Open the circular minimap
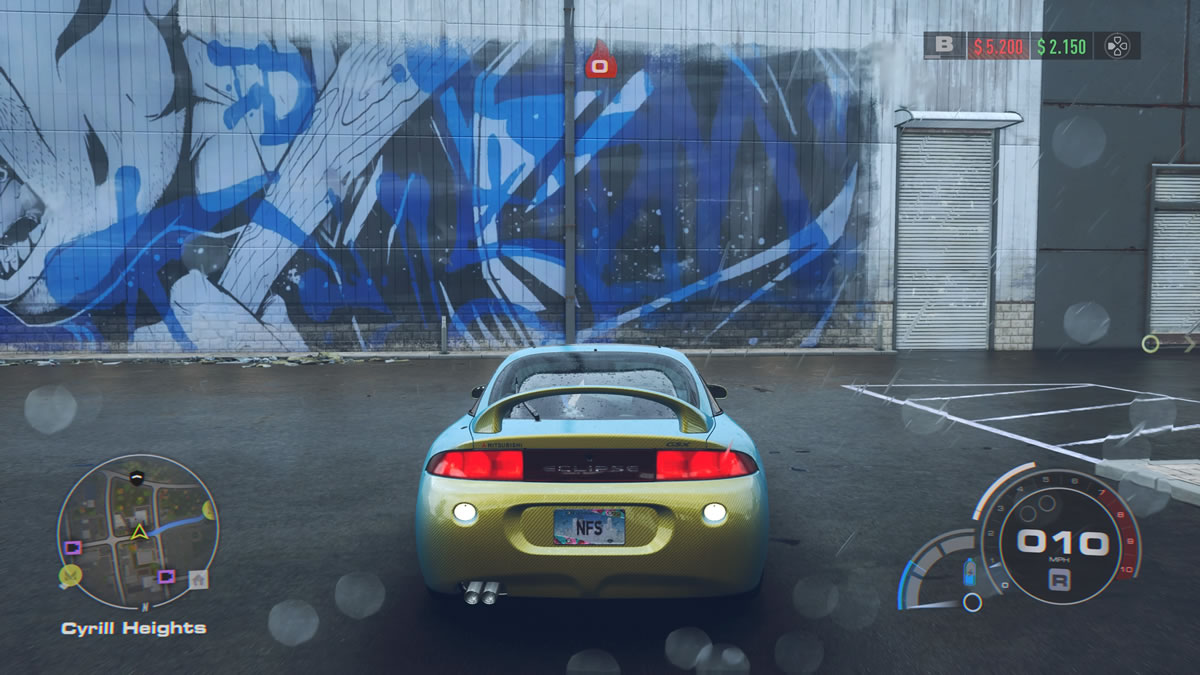1200x675 pixels. (x=138, y=532)
